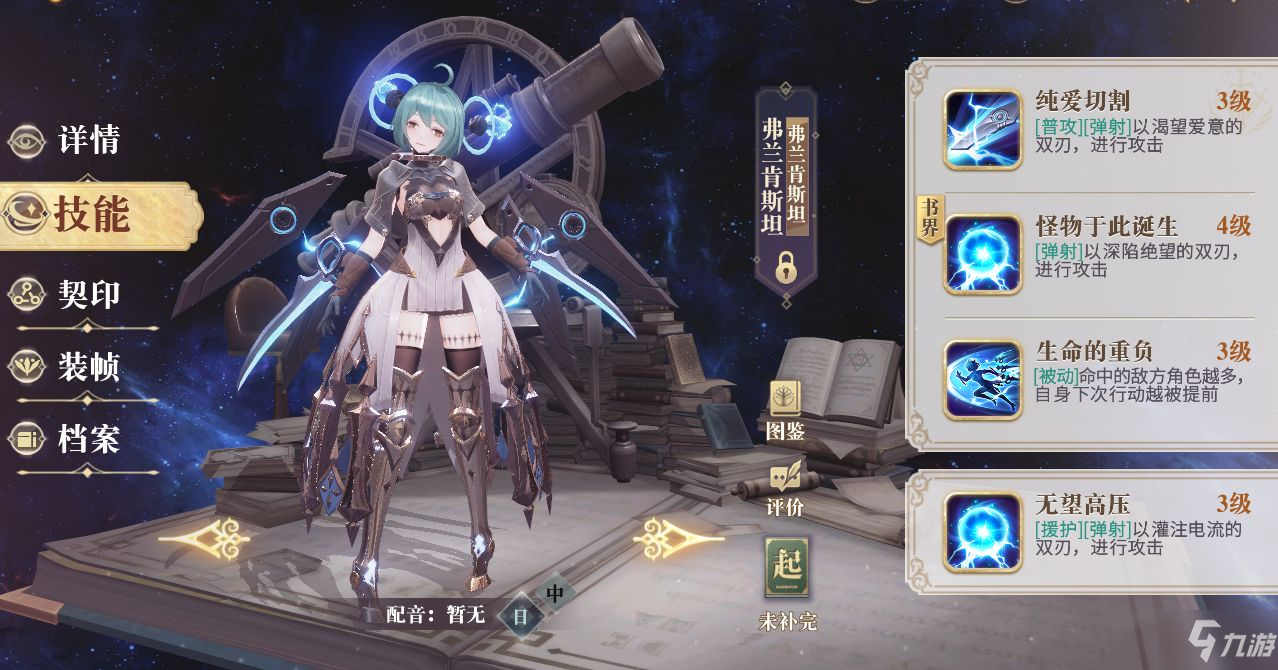Inspect the 生命的重负 passive skill
This screenshot has height=670, width=1278.
click(982, 379)
